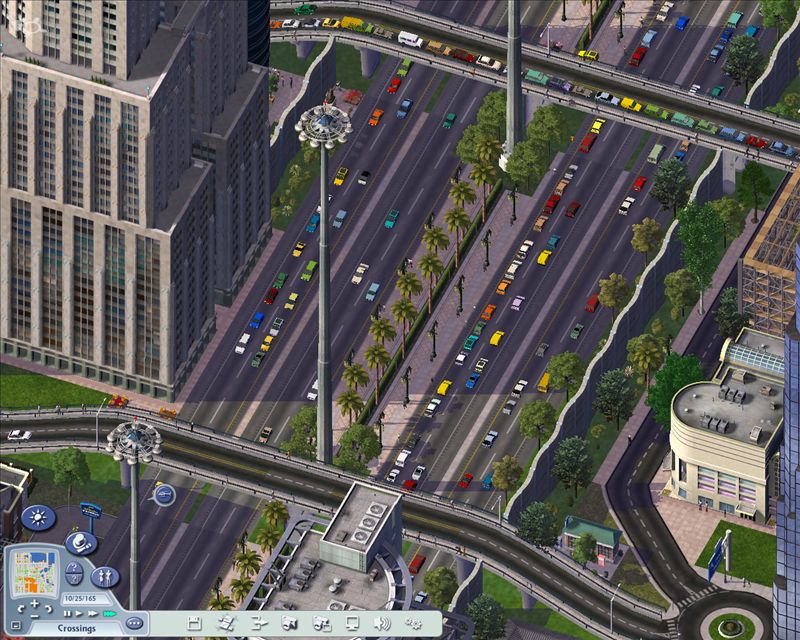Exit to the region view
The image size is (800, 640).
coord(226,624)
